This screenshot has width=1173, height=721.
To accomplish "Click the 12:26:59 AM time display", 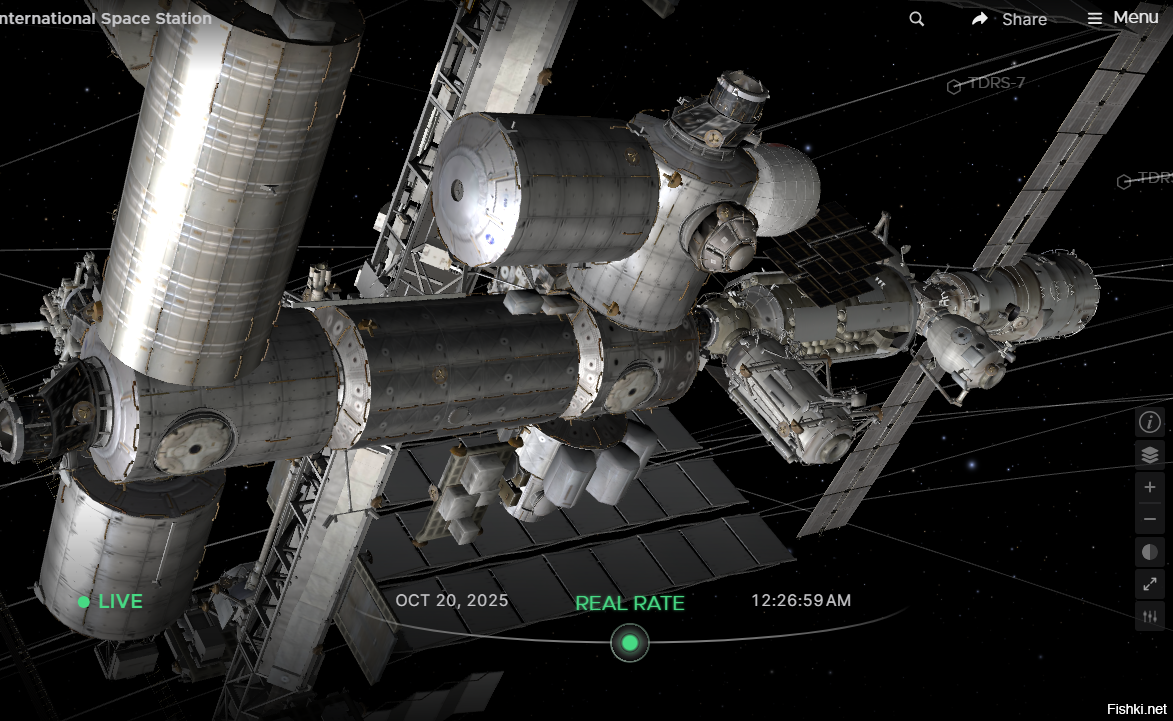I will pyautogui.click(x=801, y=600).
